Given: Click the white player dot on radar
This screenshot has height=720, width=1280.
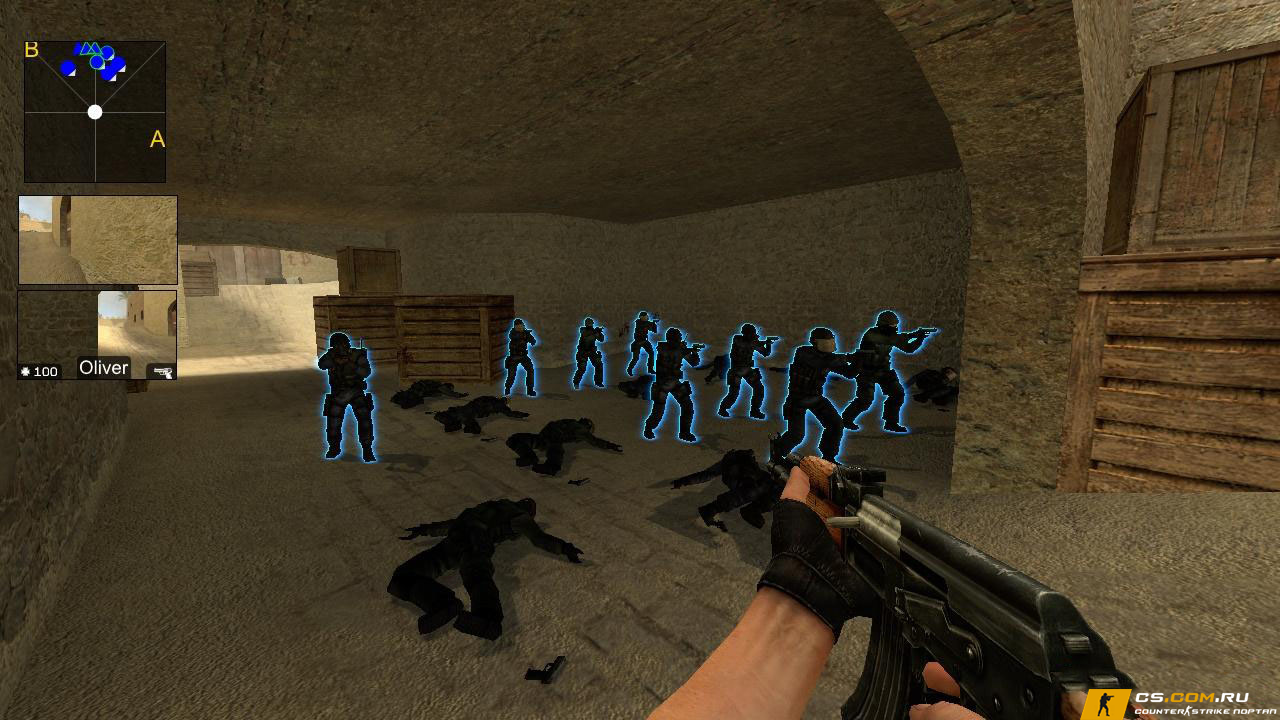Looking at the screenshot, I should coord(95,112).
